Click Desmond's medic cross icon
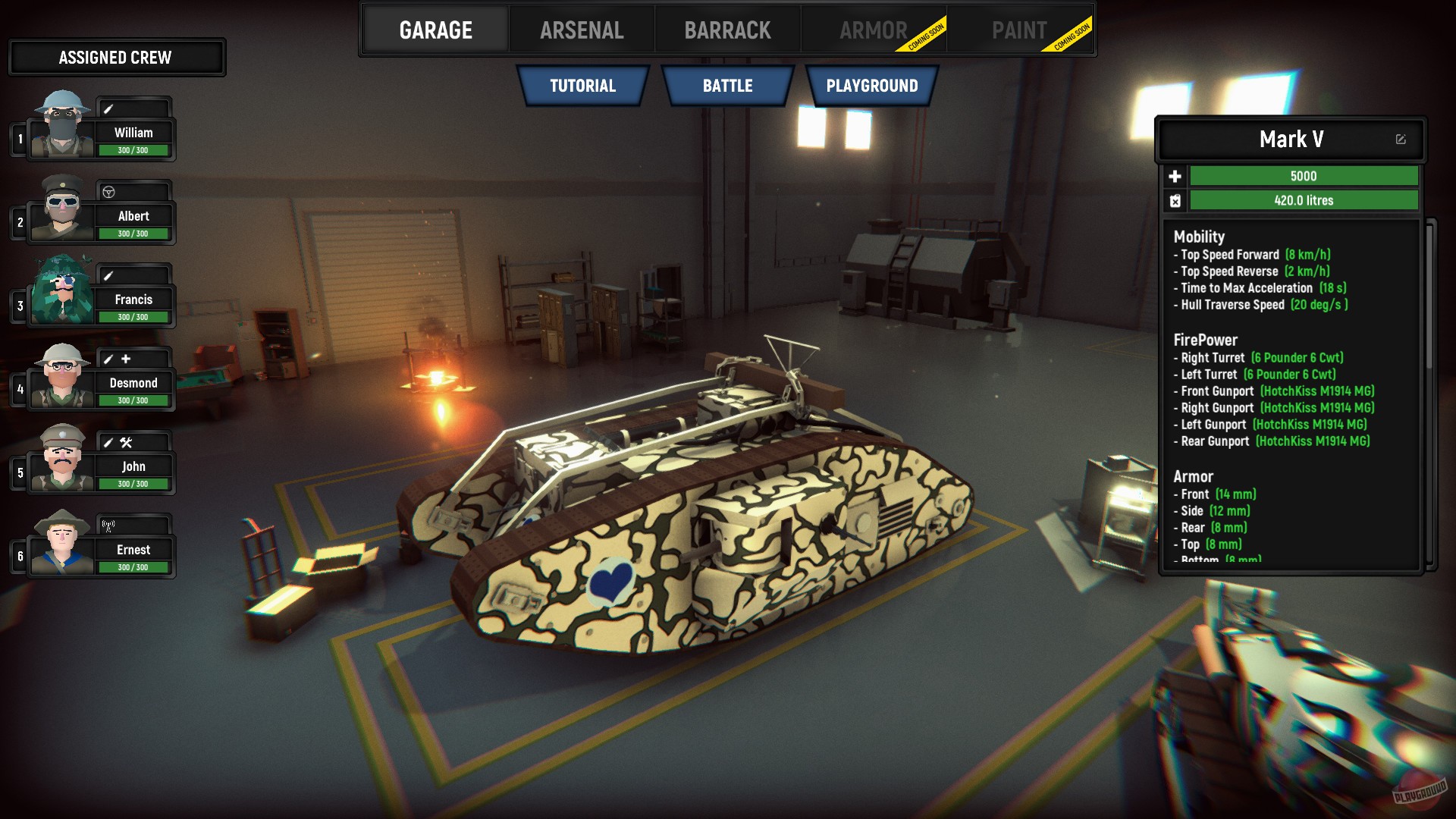 click(126, 358)
